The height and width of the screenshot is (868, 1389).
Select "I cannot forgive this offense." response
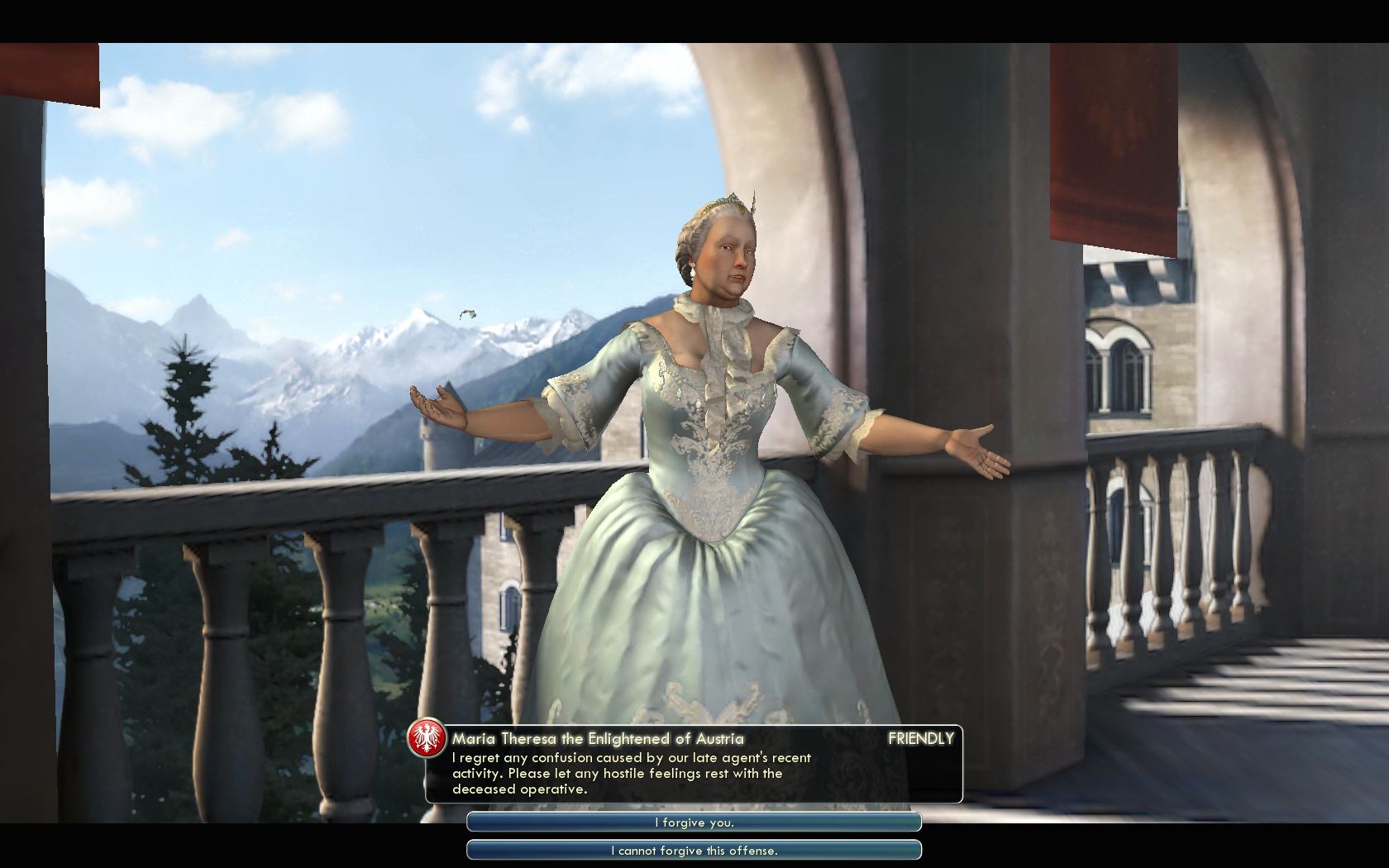coord(694,850)
